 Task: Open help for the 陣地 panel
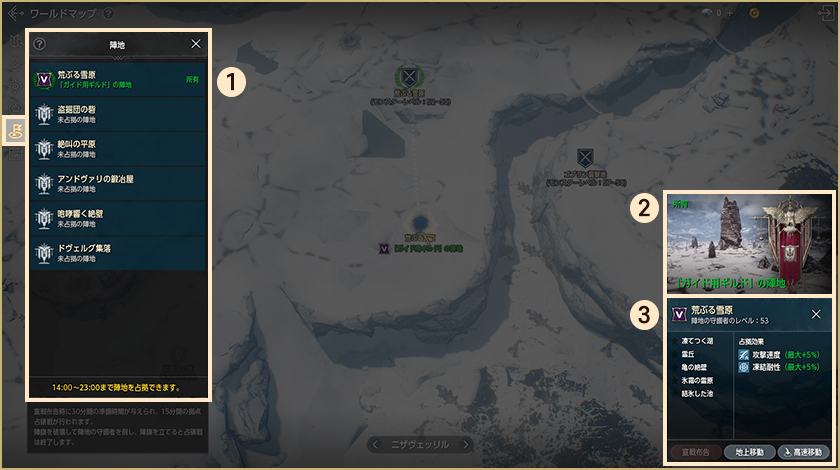tap(40, 44)
